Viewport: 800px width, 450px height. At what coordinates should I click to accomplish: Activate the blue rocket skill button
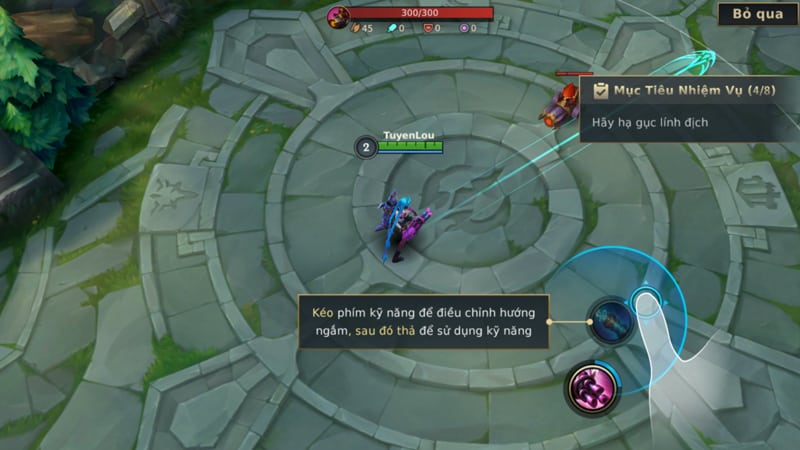pyautogui.click(x=609, y=321)
